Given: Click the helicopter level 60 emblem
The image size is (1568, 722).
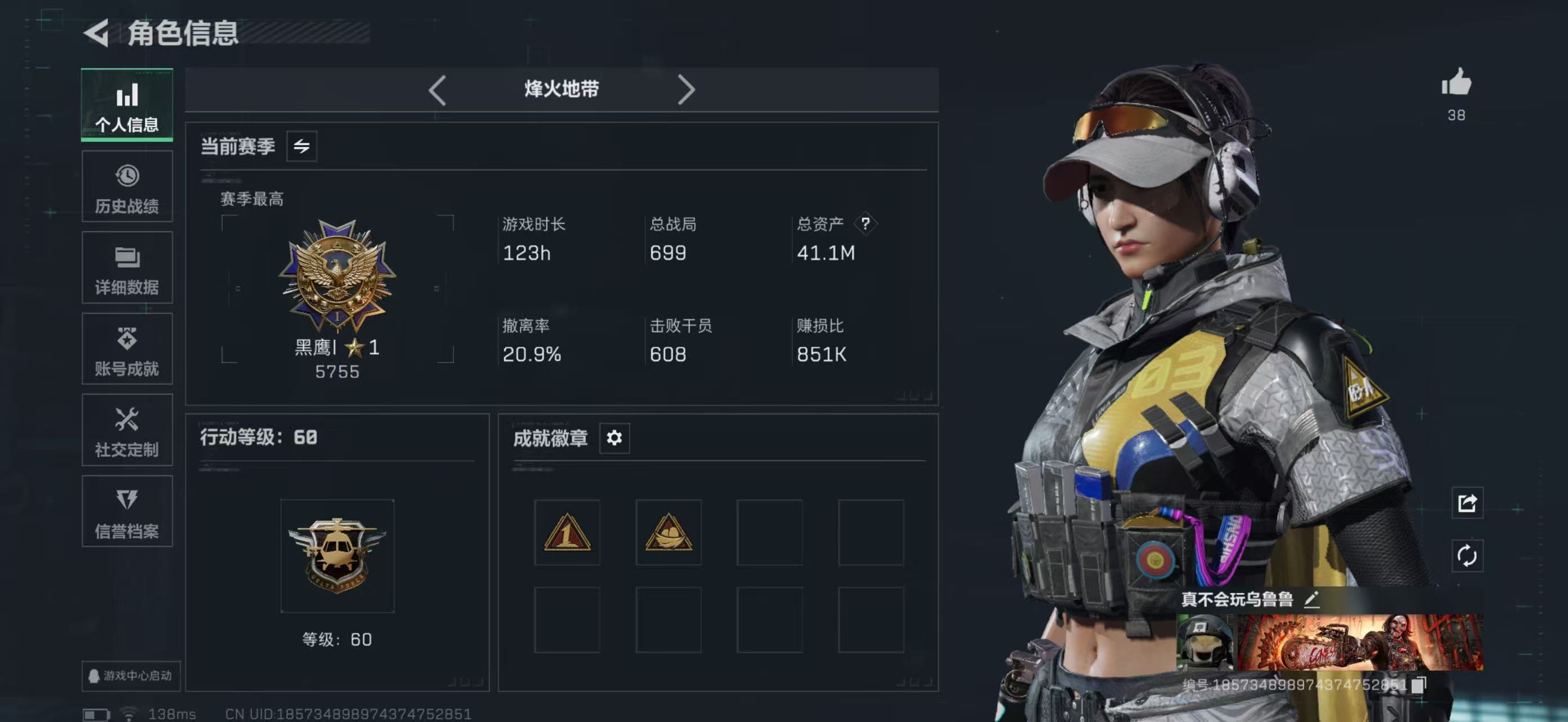Looking at the screenshot, I should (x=337, y=555).
